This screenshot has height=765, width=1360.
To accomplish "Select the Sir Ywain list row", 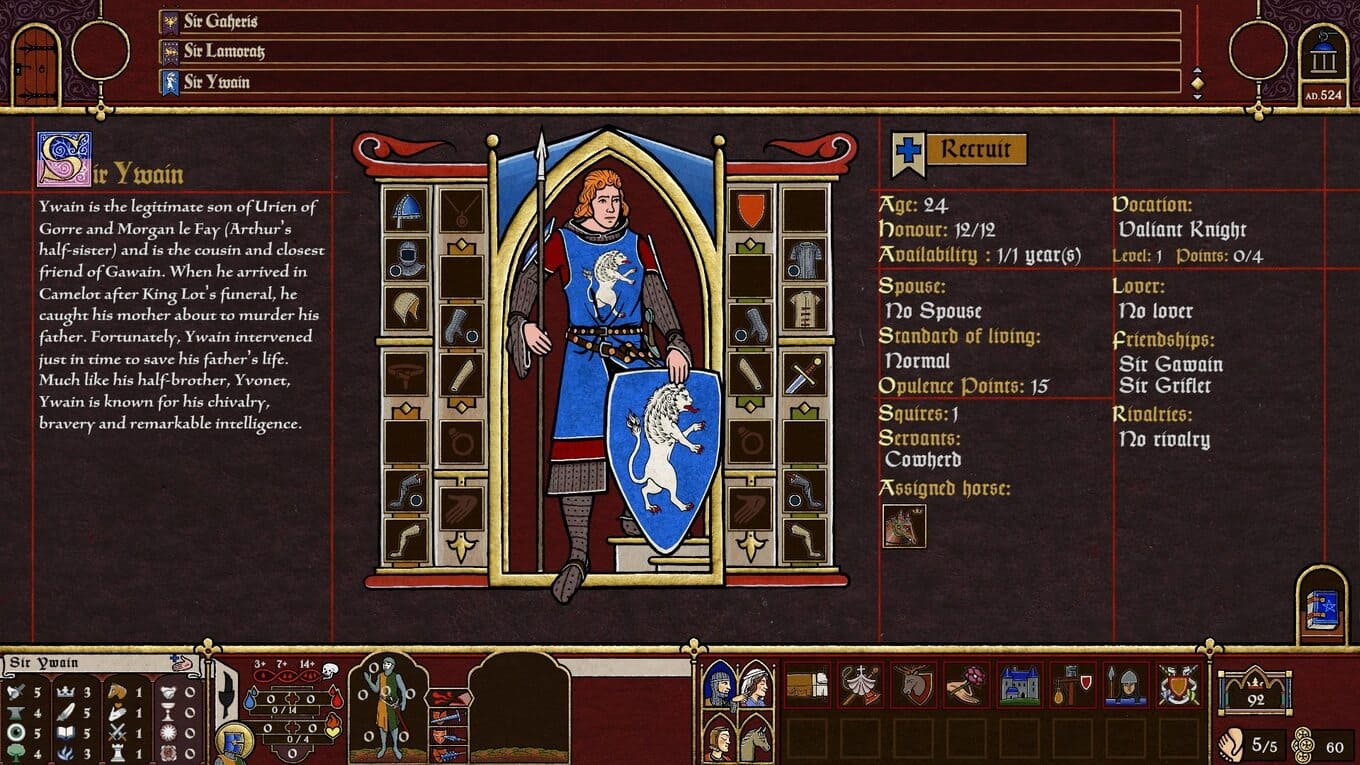I will pyautogui.click(x=670, y=82).
